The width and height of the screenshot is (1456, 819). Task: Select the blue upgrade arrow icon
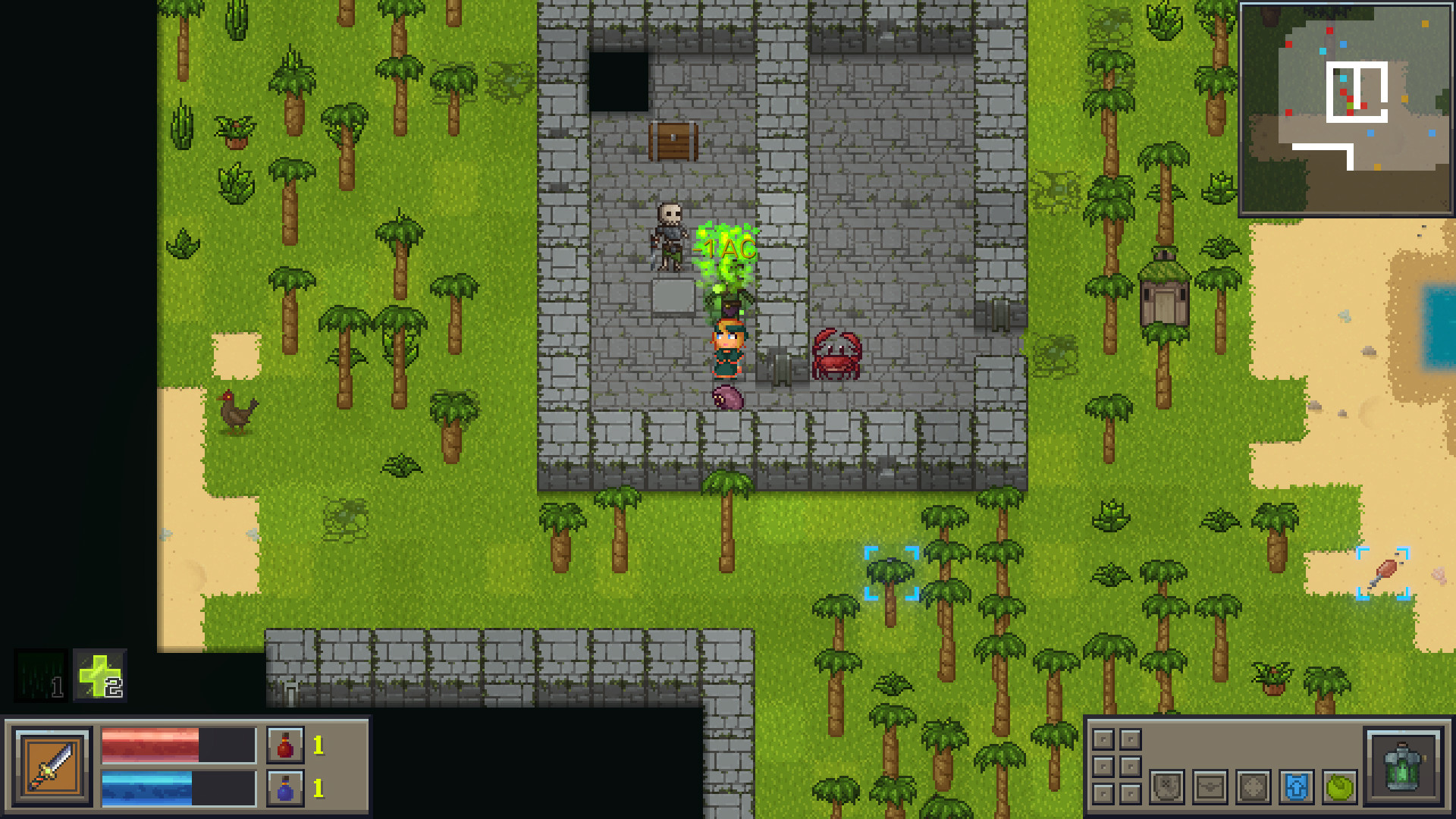pos(1296,787)
